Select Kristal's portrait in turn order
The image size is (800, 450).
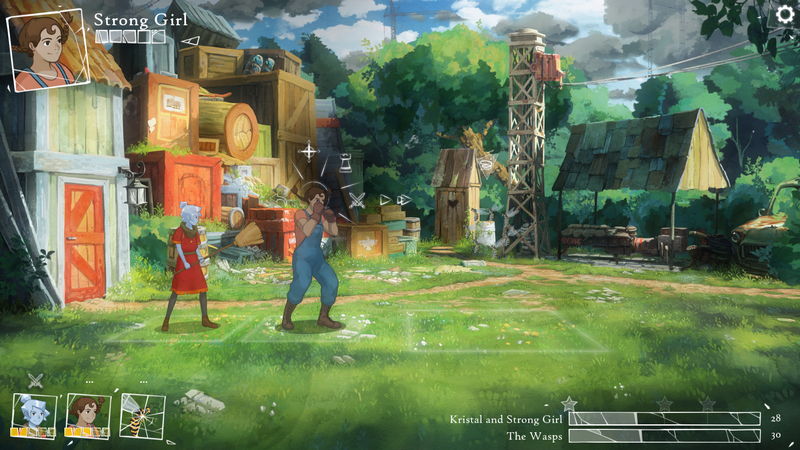point(32,412)
